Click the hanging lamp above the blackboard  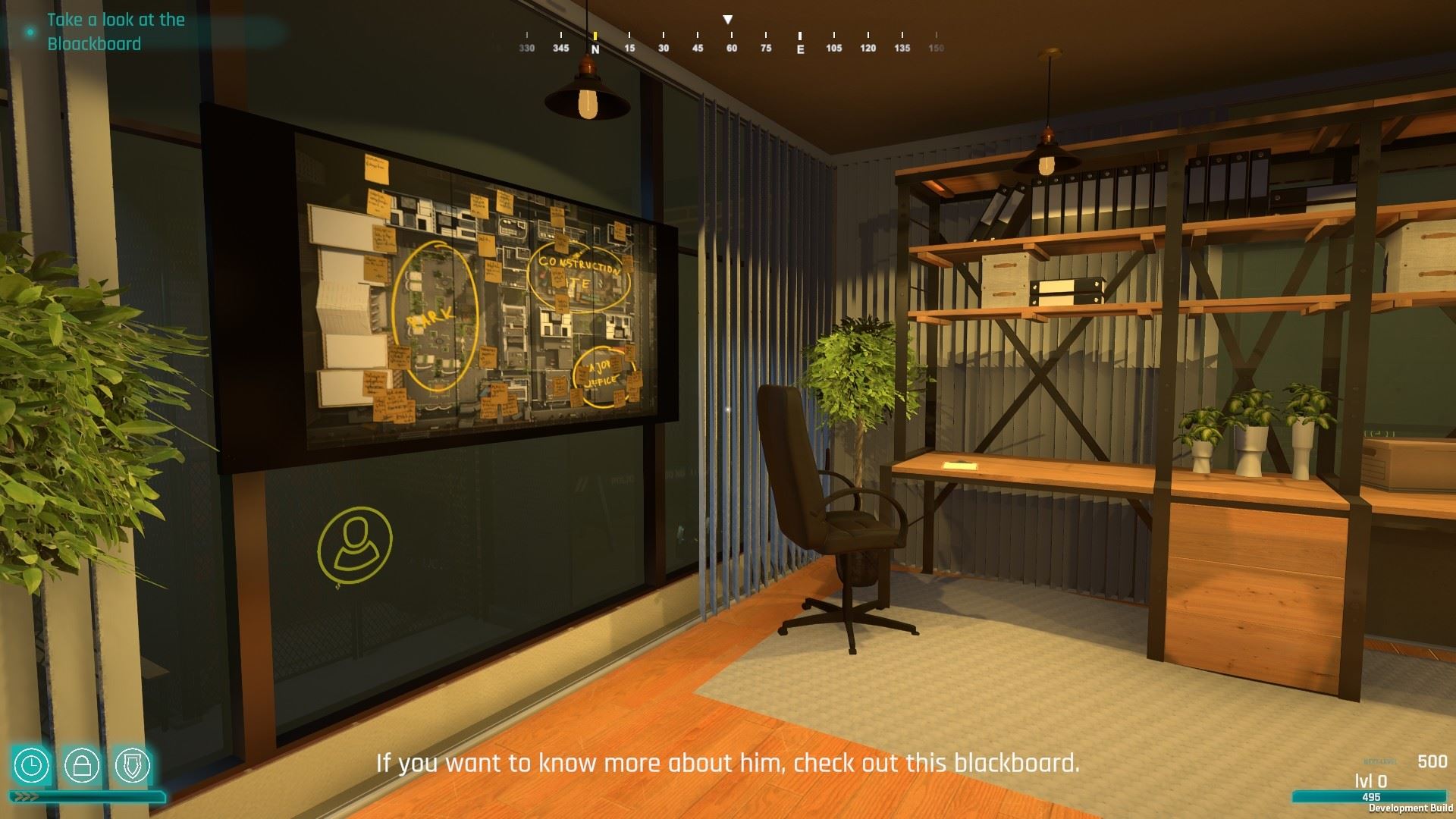(588, 95)
